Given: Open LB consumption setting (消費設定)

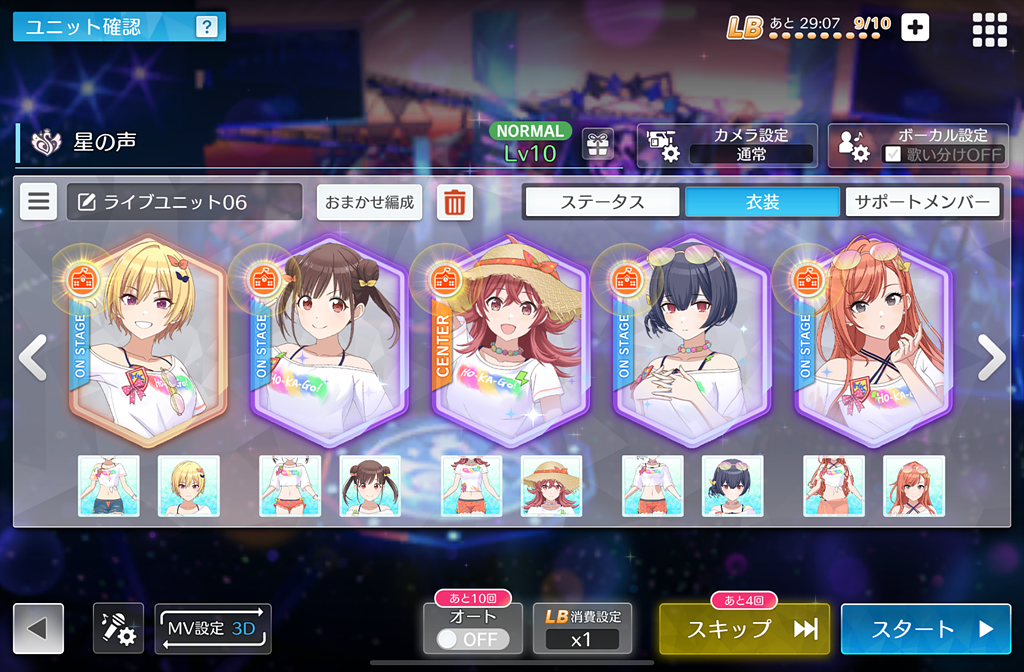Looking at the screenshot, I should click(582, 629).
